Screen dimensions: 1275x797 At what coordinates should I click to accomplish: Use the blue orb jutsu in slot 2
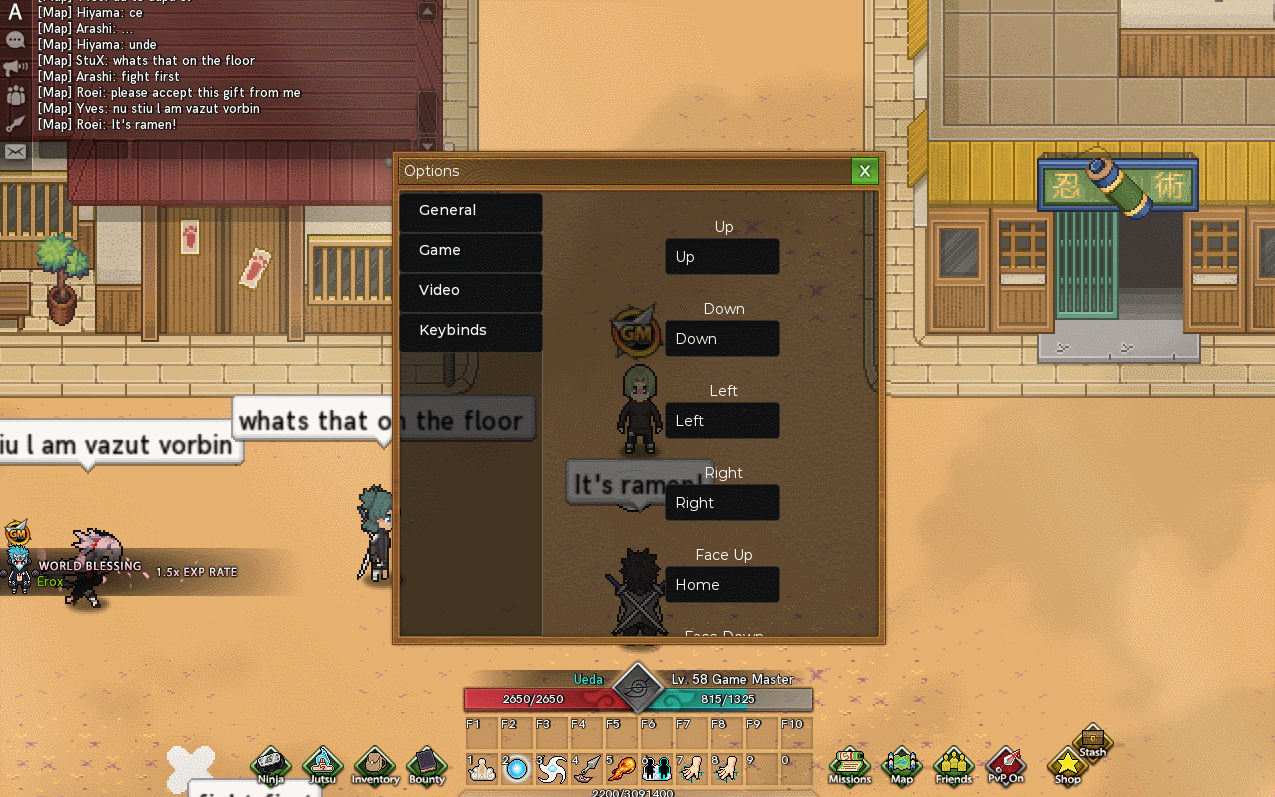pos(517,768)
